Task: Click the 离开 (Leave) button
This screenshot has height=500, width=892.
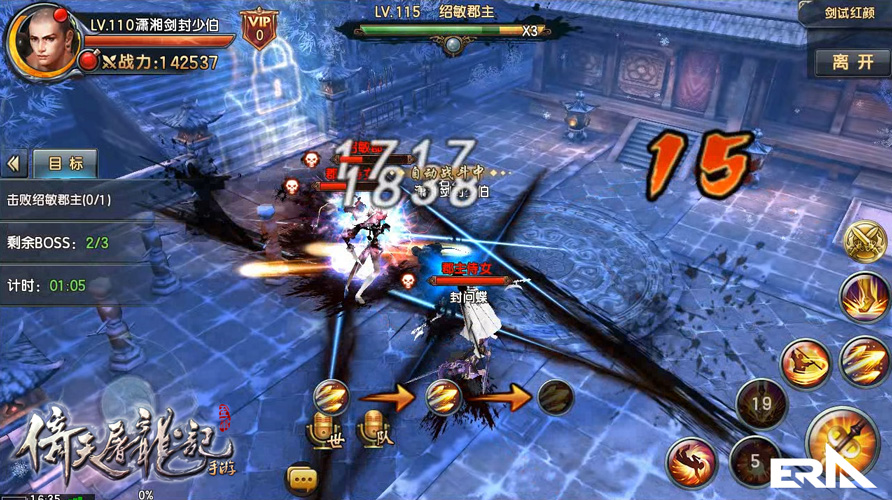Action: (x=853, y=62)
